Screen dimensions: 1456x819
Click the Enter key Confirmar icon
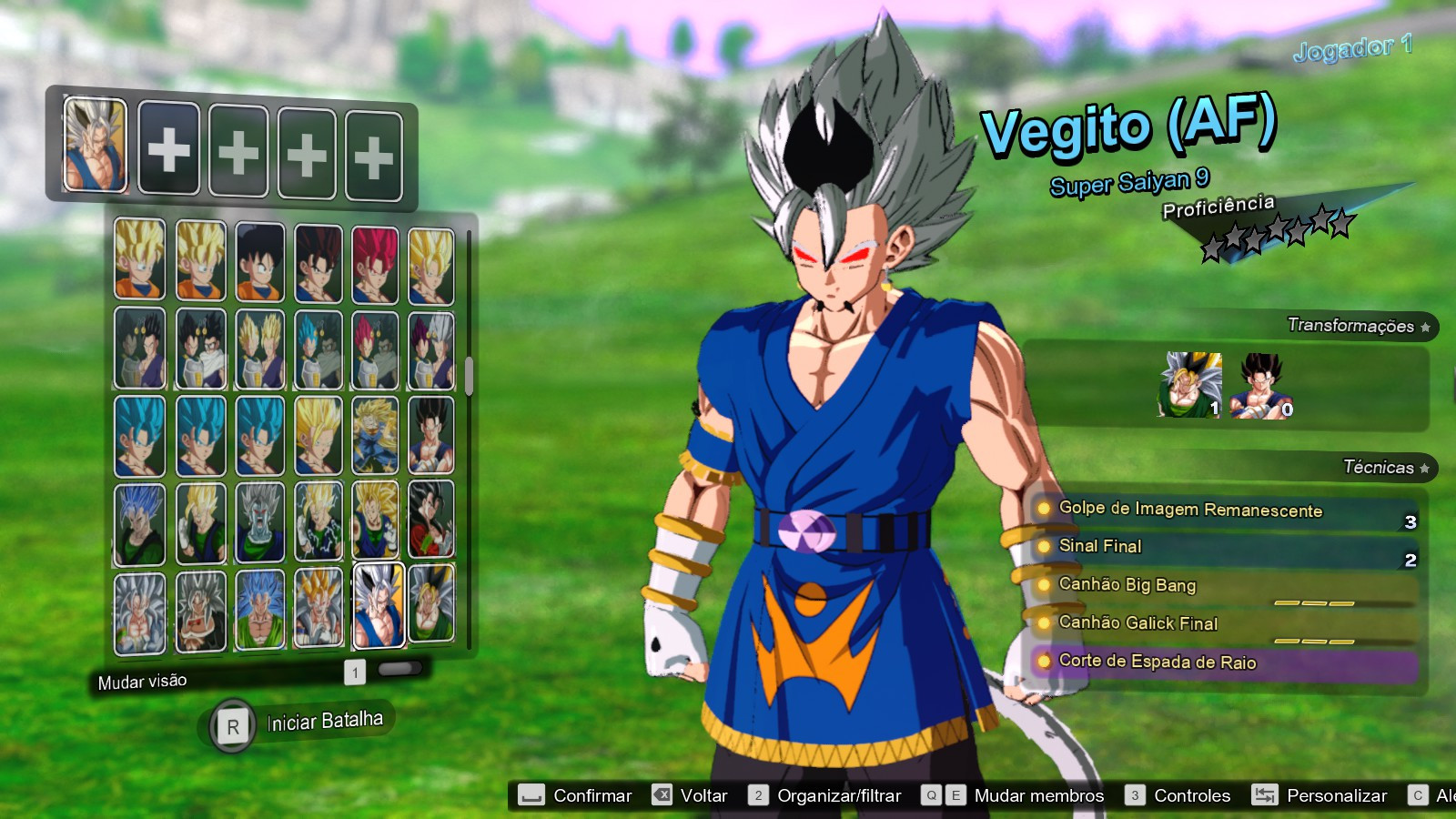[x=530, y=794]
